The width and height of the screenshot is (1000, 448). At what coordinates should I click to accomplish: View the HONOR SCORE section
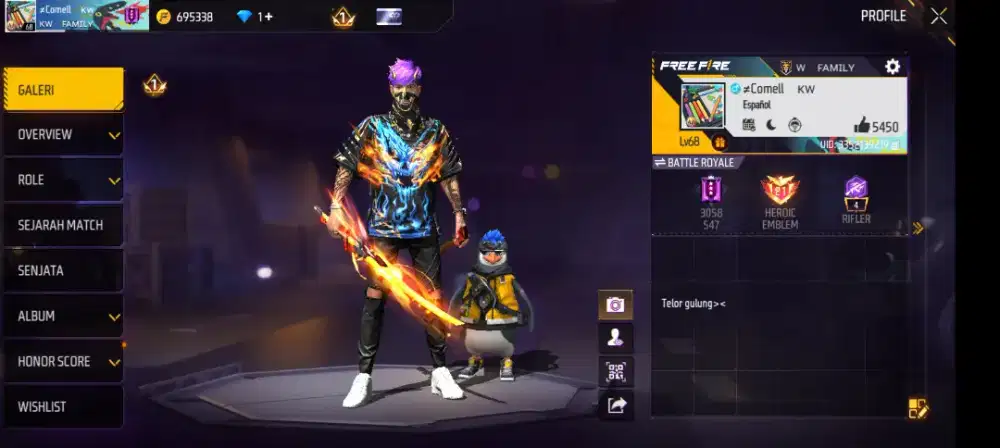point(63,361)
